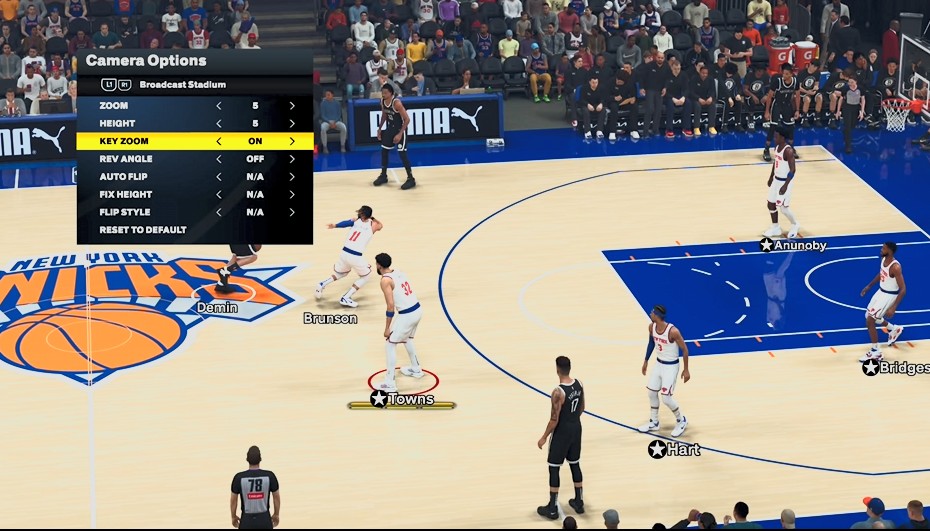Choose the Fix Height option row

point(126,194)
